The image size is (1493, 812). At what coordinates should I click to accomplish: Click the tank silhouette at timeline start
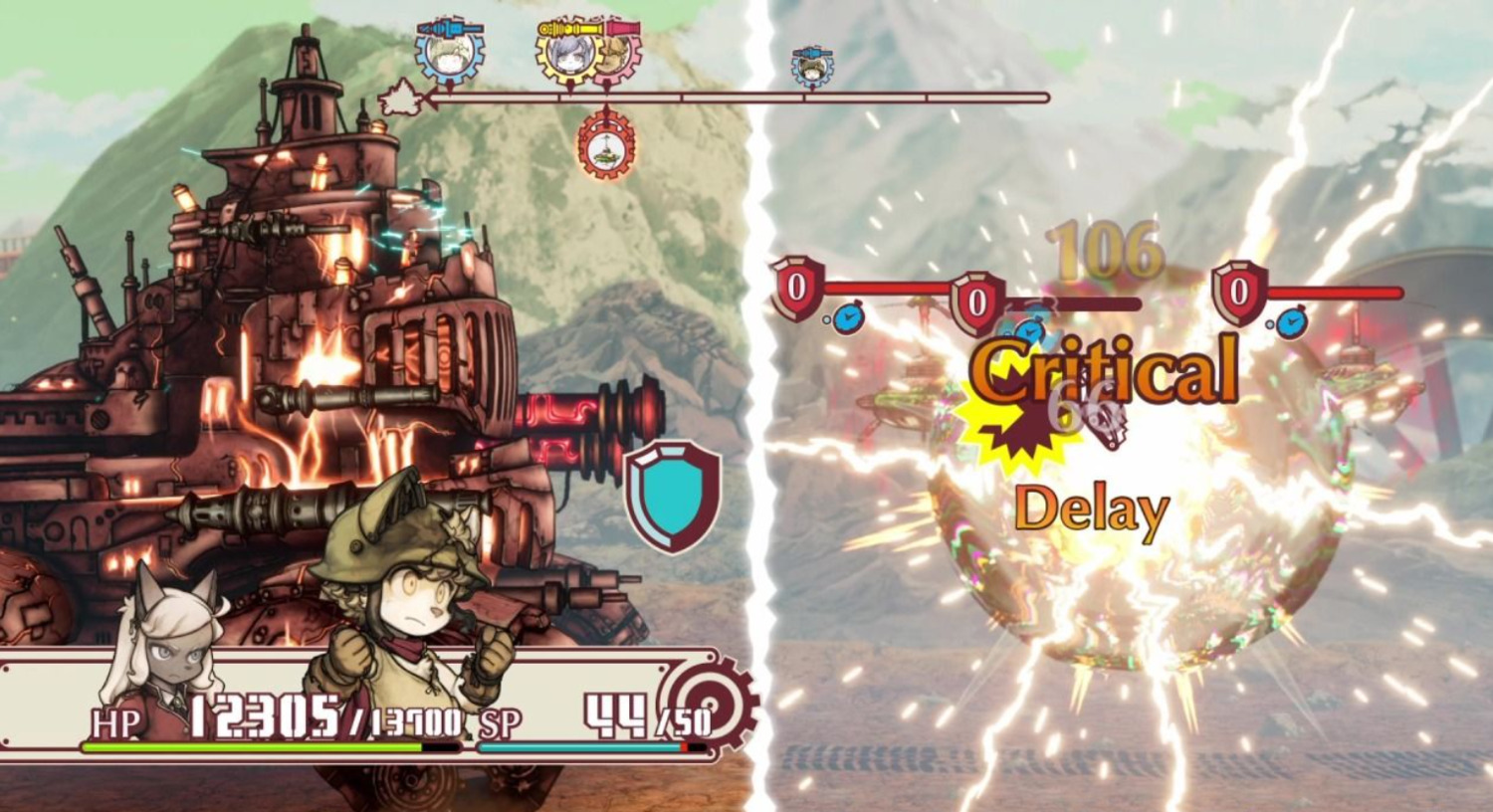(x=400, y=97)
